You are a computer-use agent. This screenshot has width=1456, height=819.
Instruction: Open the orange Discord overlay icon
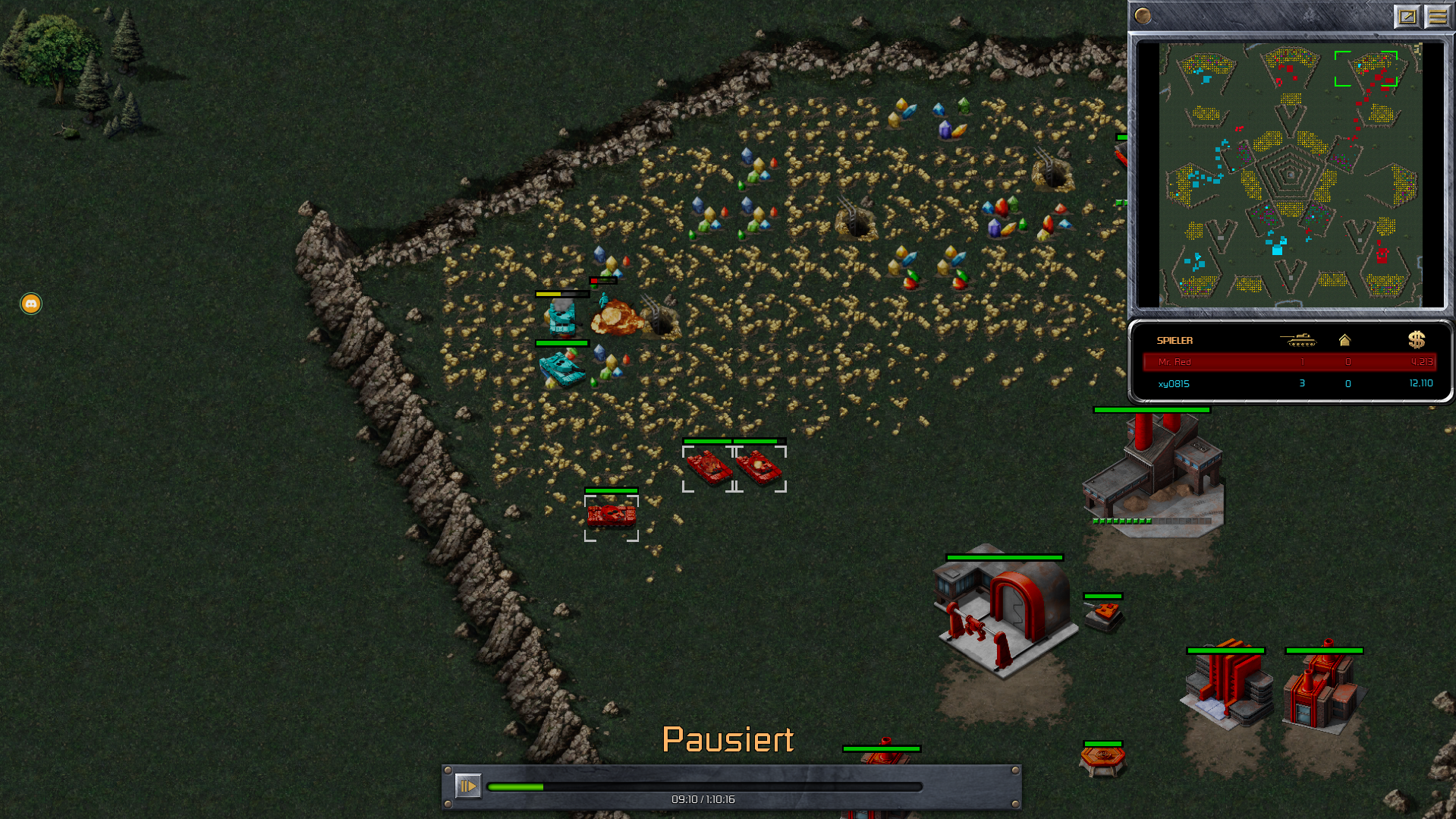[31, 304]
